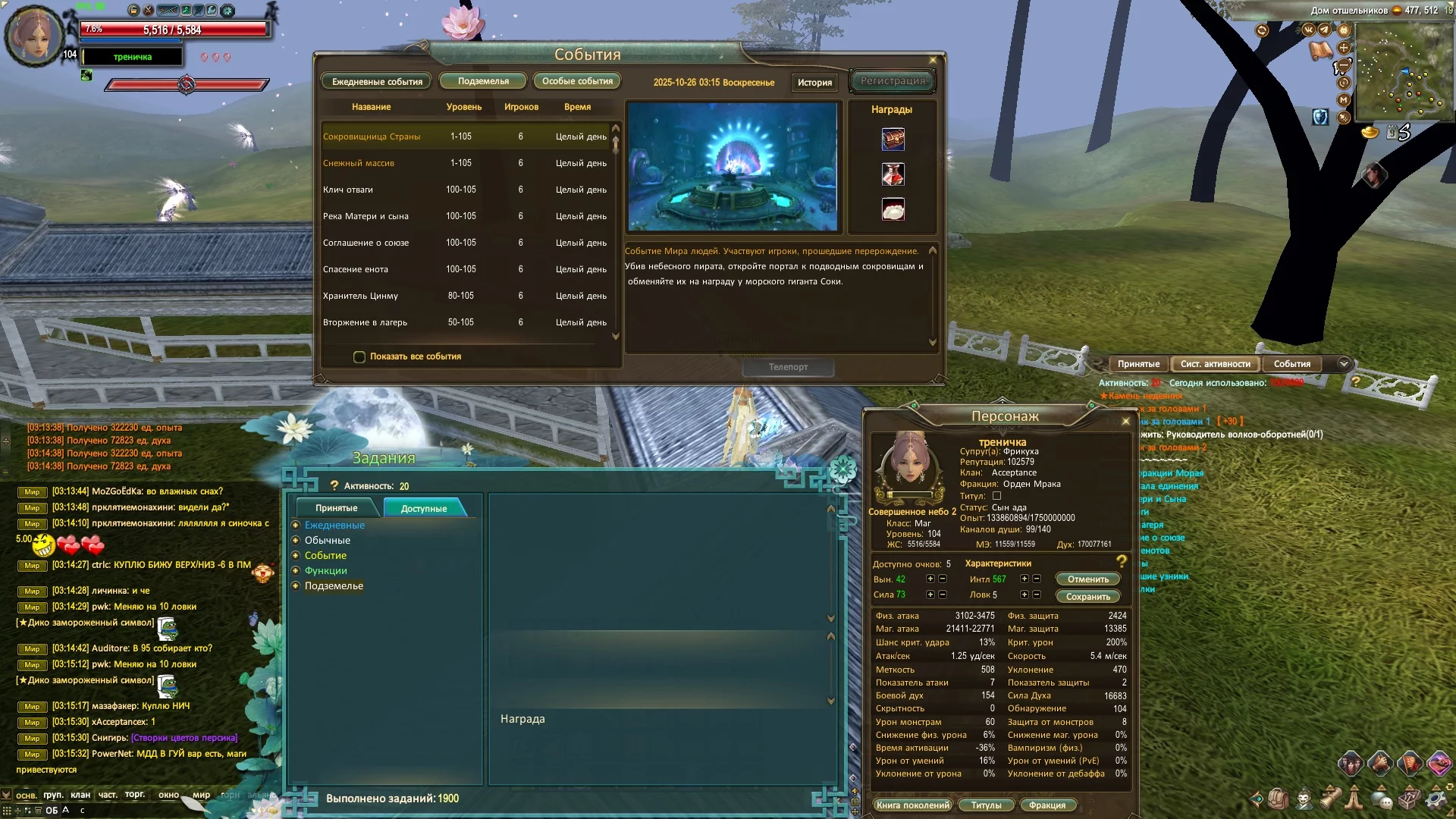This screenshot has width=1456, height=819.
Task: Click the Телепорт button
Action: pyautogui.click(x=788, y=367)
